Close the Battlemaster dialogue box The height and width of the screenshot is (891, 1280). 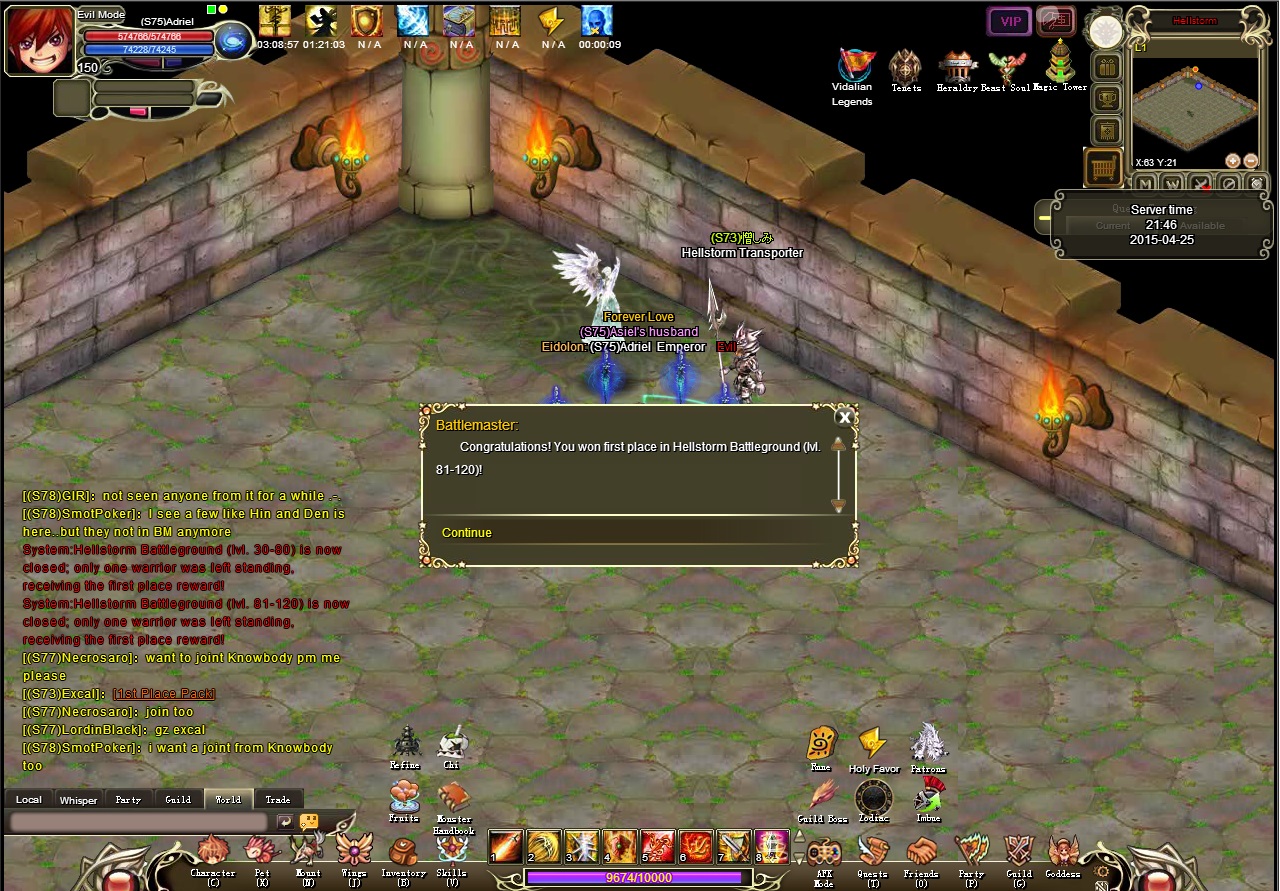click(x=845, y=418)
